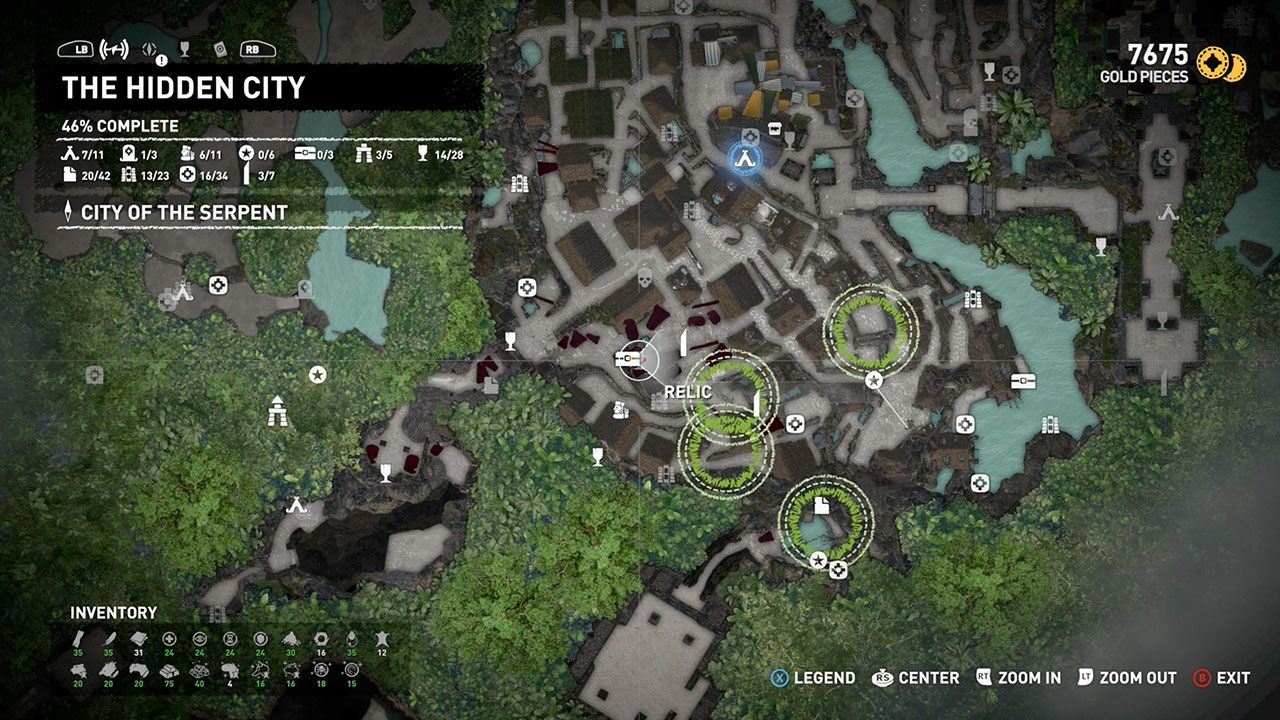
Task: Select the monolith marker in the jungle
Action: [x=278, y=410]
